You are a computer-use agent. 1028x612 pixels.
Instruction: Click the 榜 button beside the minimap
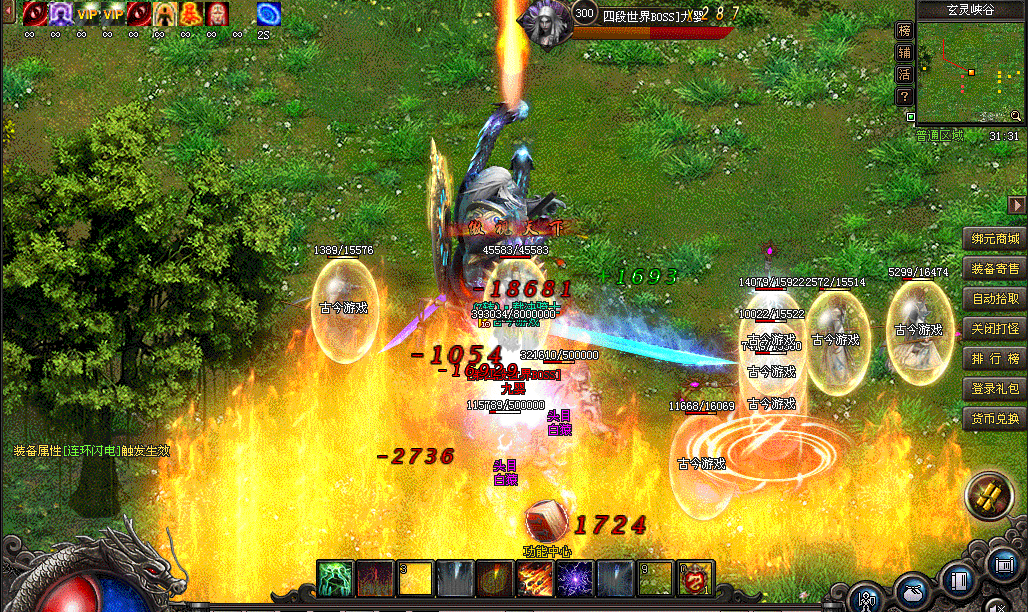pos(904,31)
